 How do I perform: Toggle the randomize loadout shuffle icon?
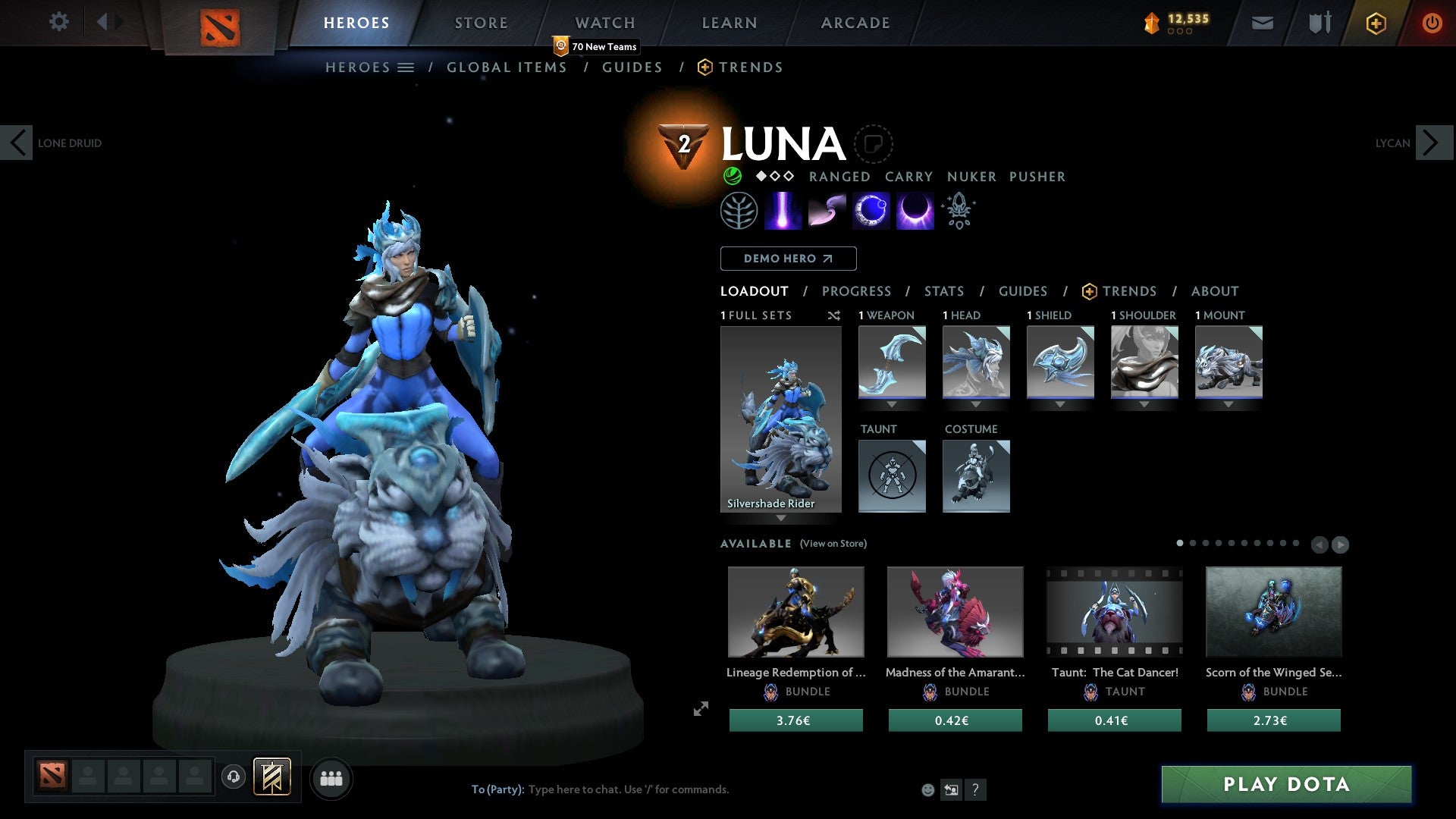(x=833, y=315)
